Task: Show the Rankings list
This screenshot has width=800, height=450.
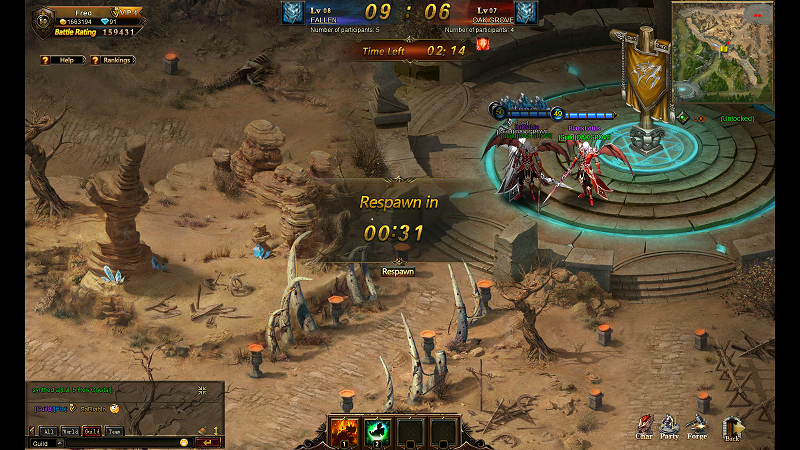Action: tap(112, 60)
